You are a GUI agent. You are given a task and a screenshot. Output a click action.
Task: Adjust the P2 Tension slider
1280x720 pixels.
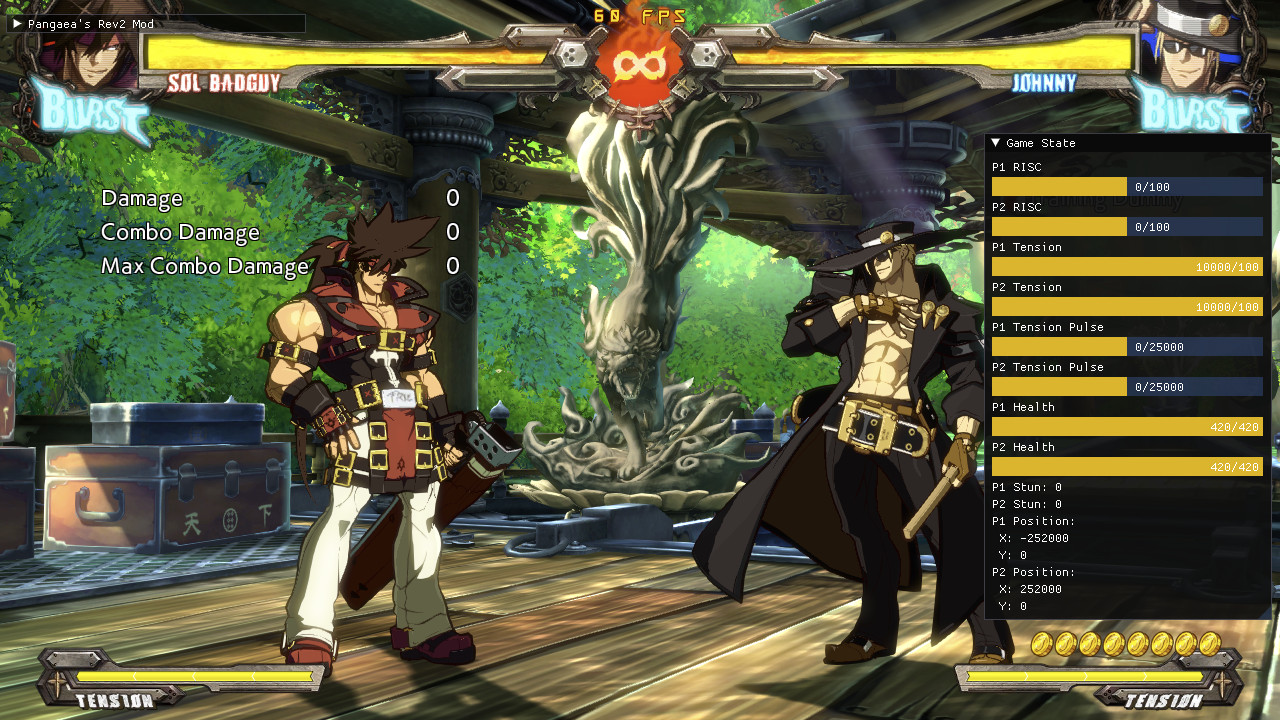tap(1127, 307)
